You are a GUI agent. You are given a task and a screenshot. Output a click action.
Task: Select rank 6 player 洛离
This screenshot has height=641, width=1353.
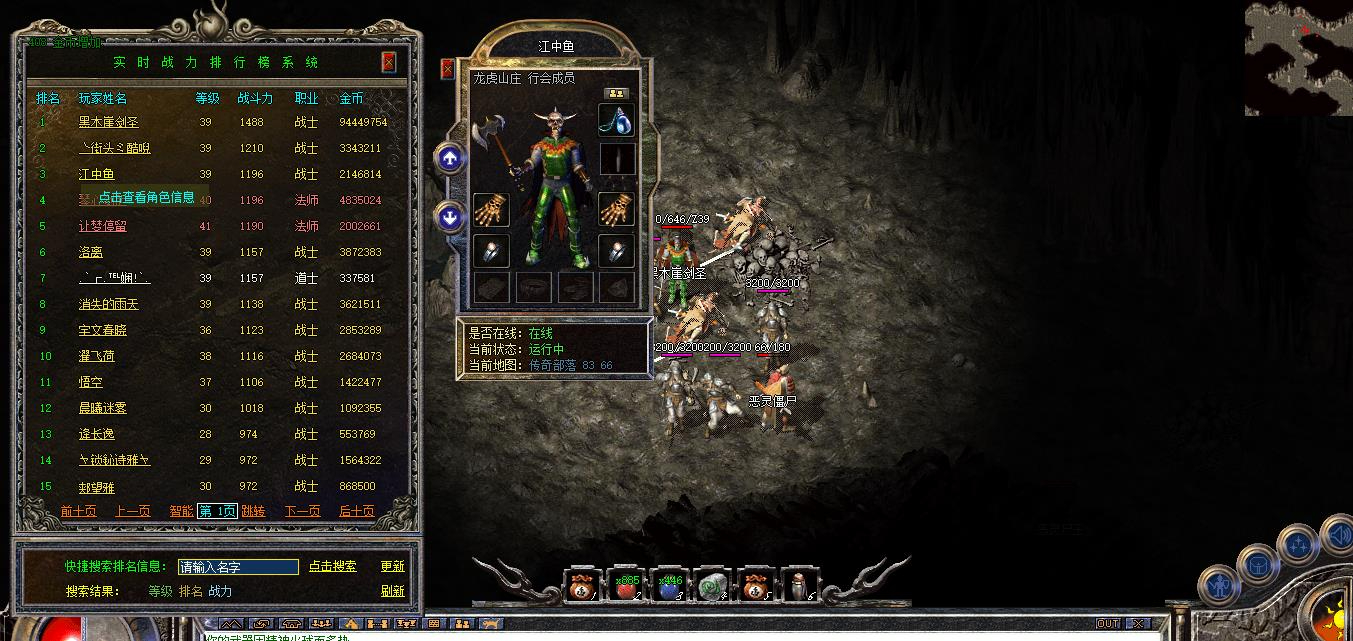pos(91,252)
